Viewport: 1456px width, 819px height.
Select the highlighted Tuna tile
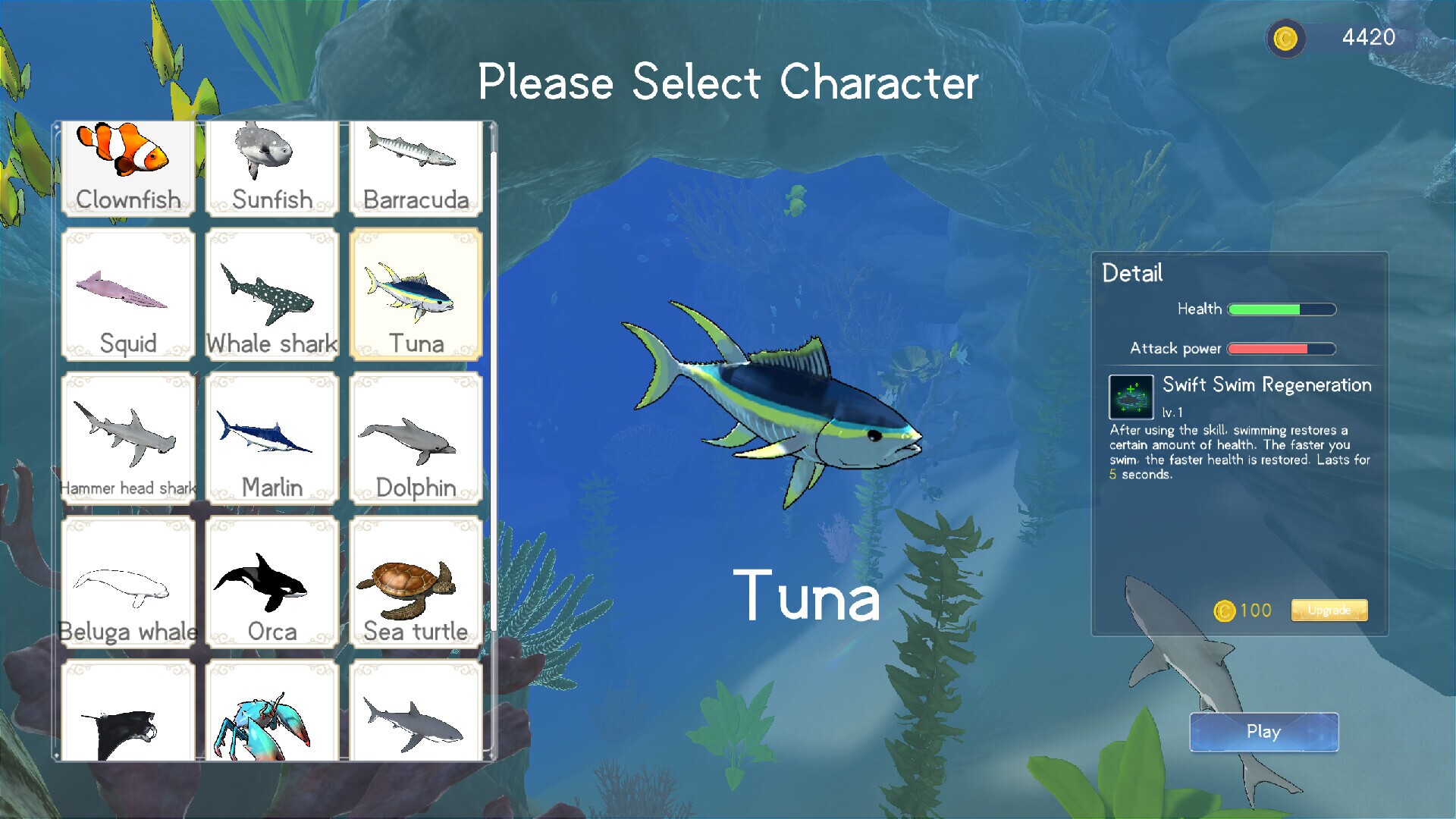(x=416, y=294)
